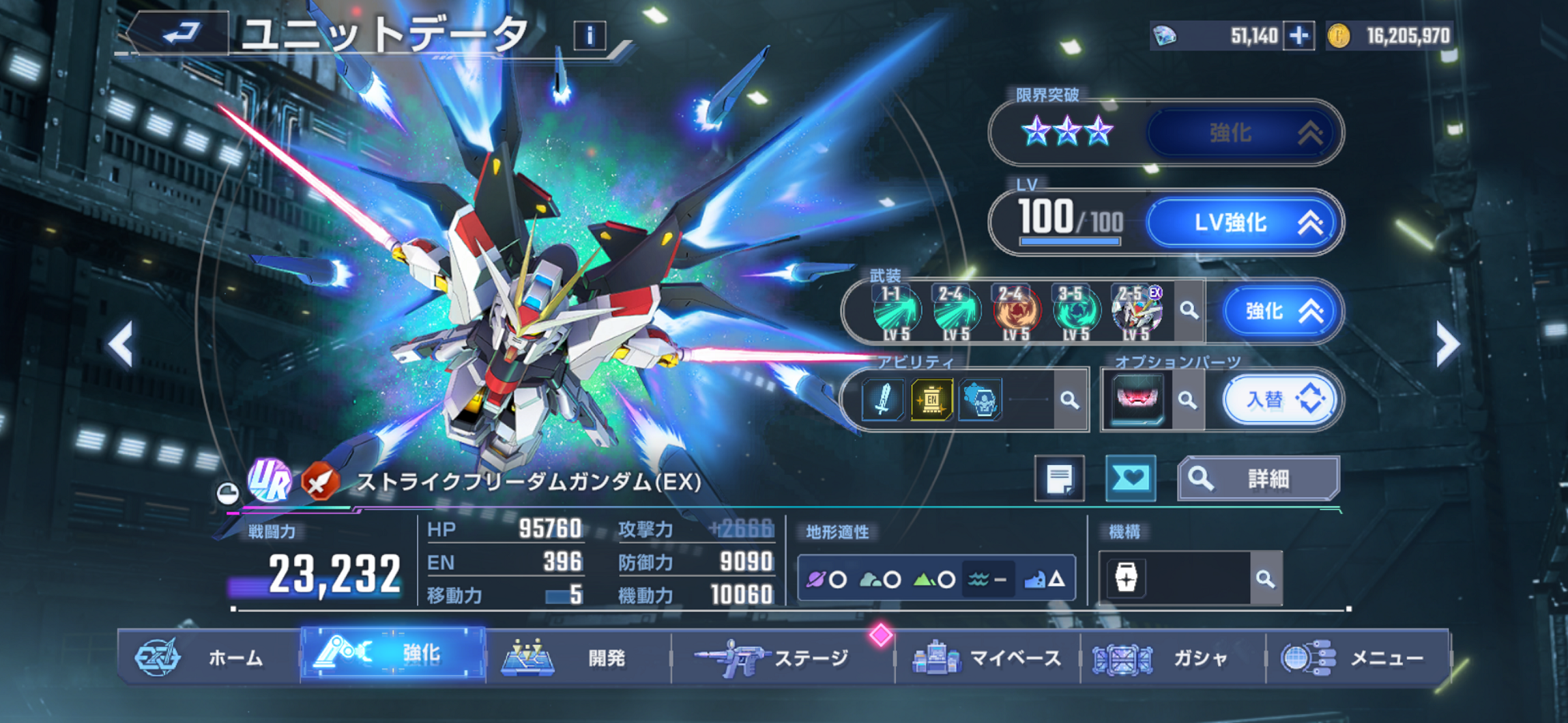Toggle the heart favorite button
1568x723 pixels.
pyautogui.click(x=1130, y=479)
